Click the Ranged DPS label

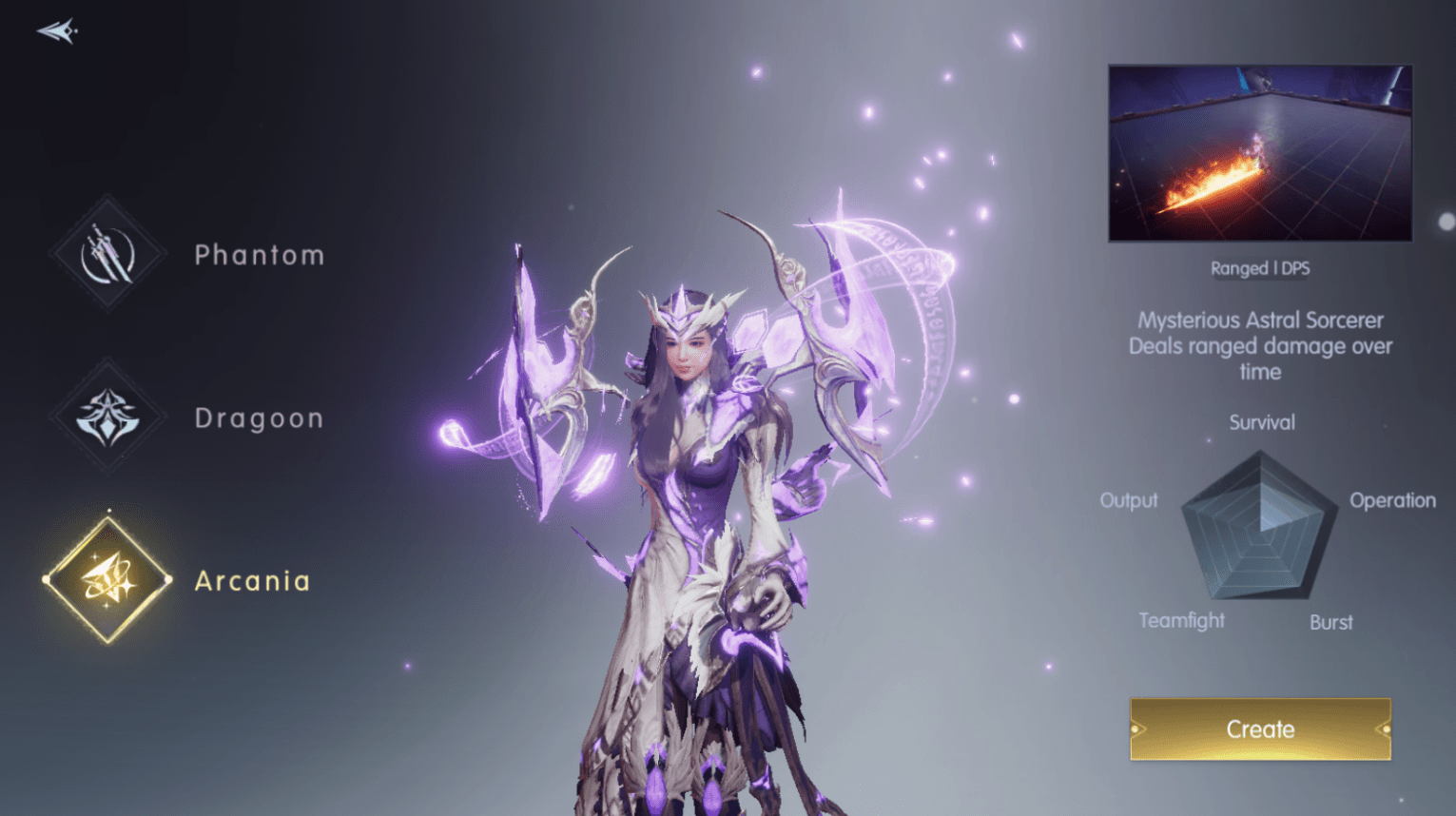point(1260,268)
